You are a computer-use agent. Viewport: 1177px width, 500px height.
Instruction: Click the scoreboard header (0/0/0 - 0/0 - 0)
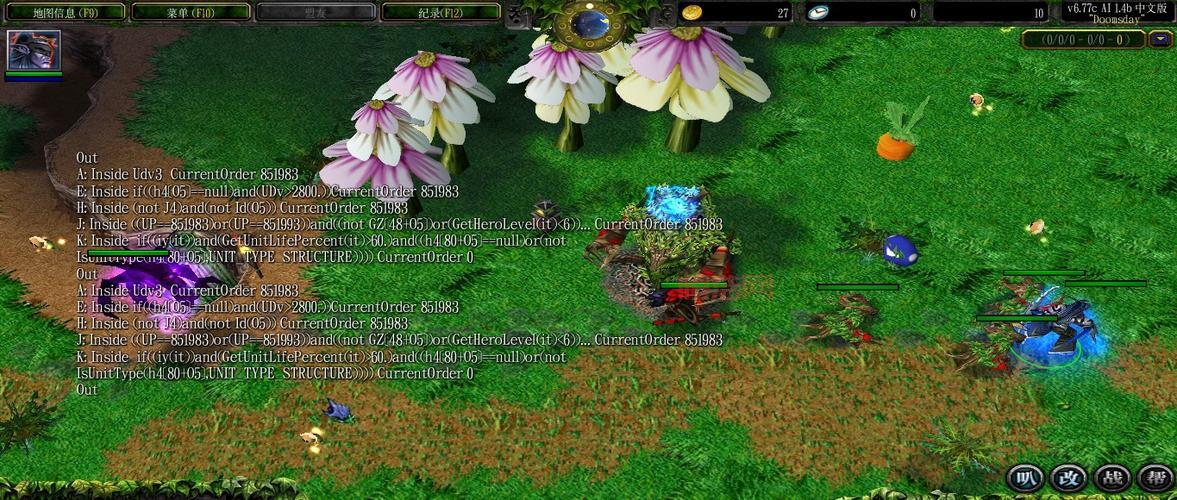(1085, 40)
